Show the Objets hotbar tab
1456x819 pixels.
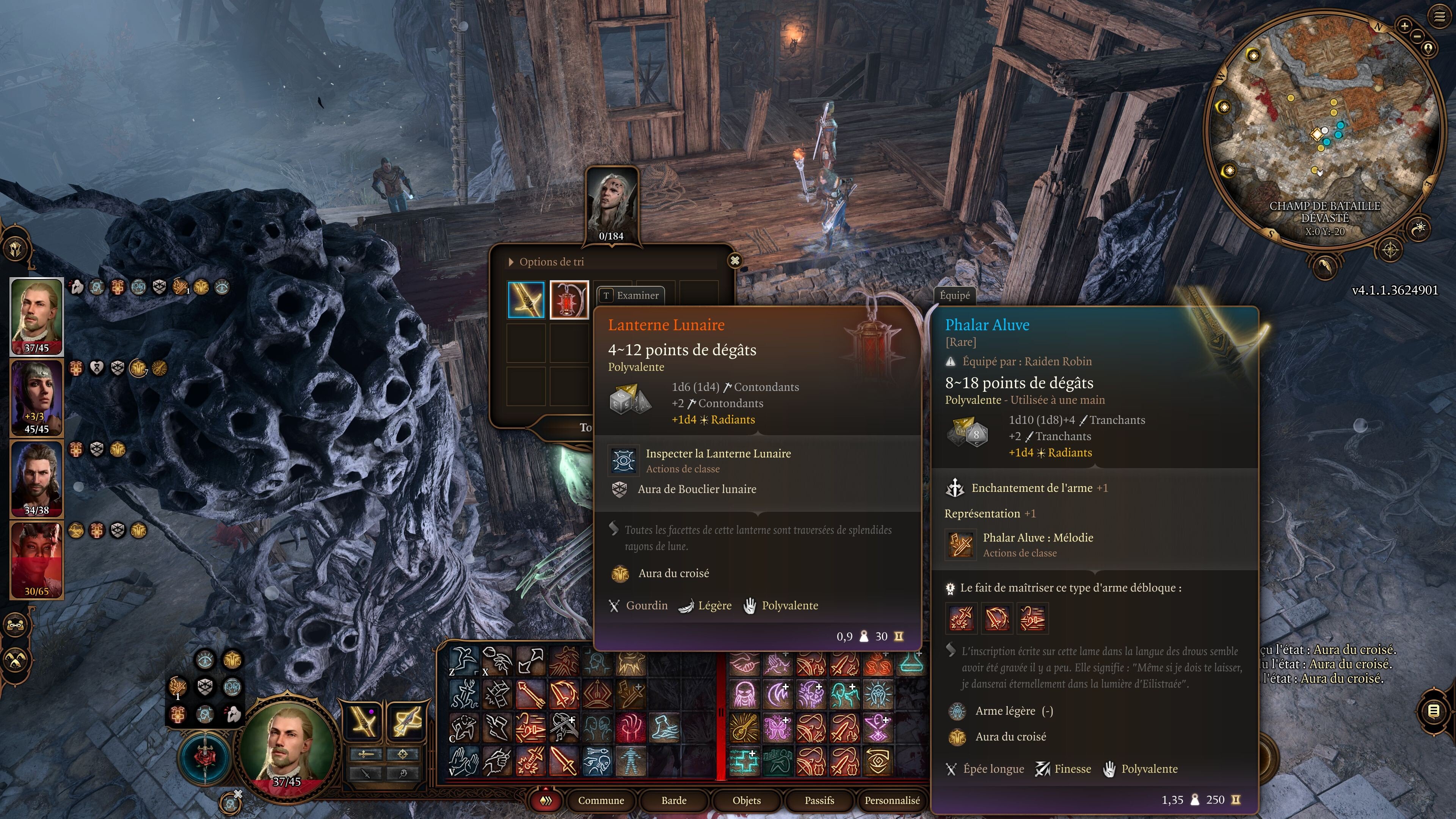coord(746,800)
